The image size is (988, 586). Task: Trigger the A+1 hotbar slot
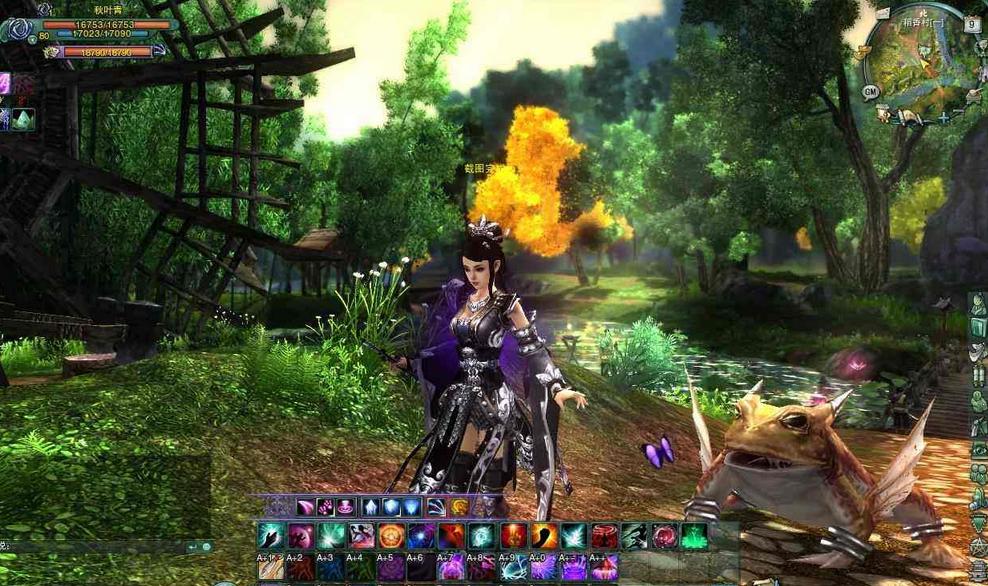point(271,569)
